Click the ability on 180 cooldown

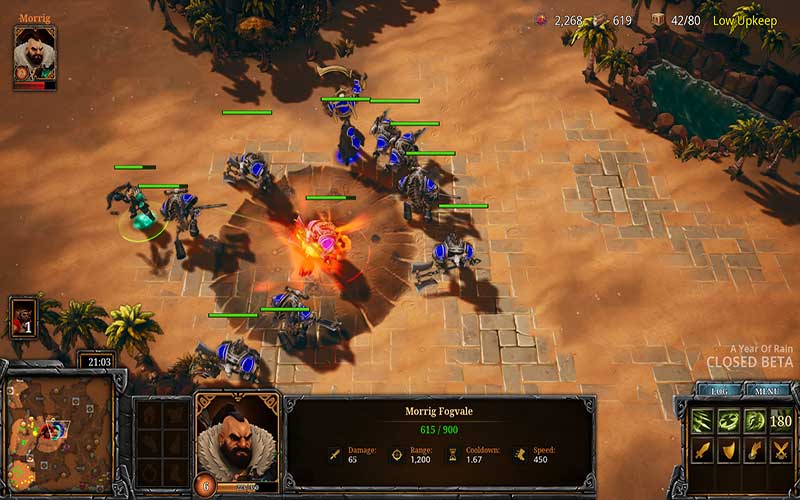pos(779,420)
